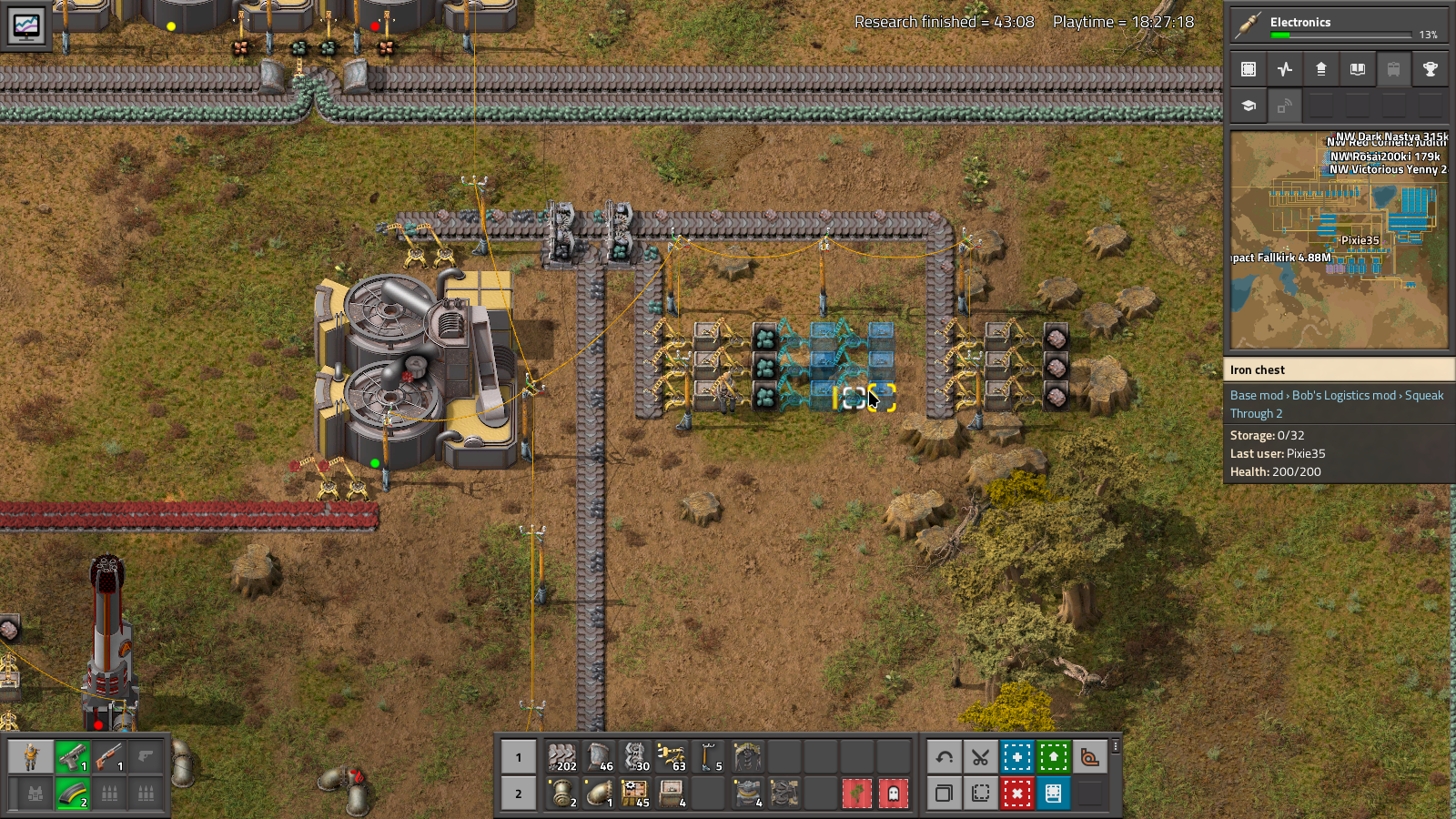1456x819 pixels.
Task: Open the open-book Factoriopedia button
Action: tap(1357, 69)
